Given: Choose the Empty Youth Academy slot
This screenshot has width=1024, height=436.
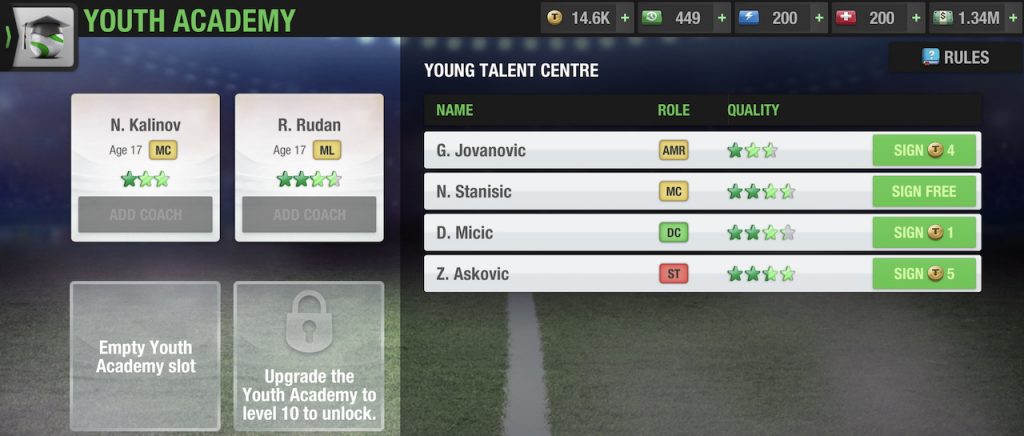Looking at the screenshot, I should pyautogui.click(x=145, y=357).
